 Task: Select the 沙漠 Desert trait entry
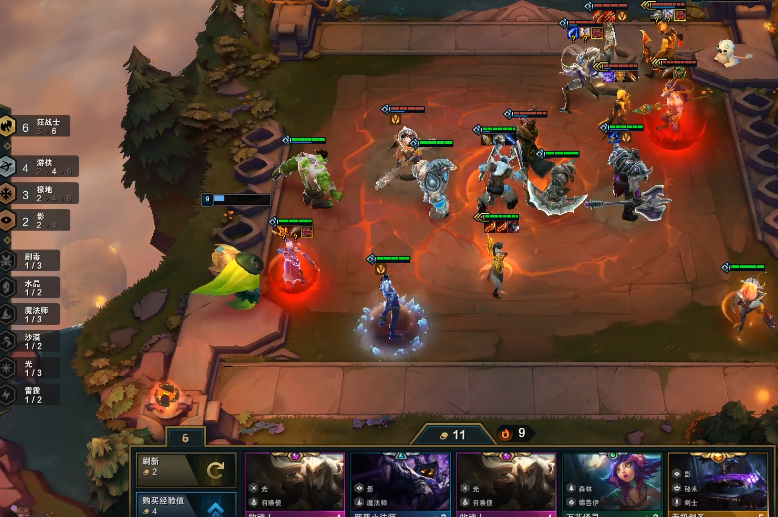tap(30, 341)
